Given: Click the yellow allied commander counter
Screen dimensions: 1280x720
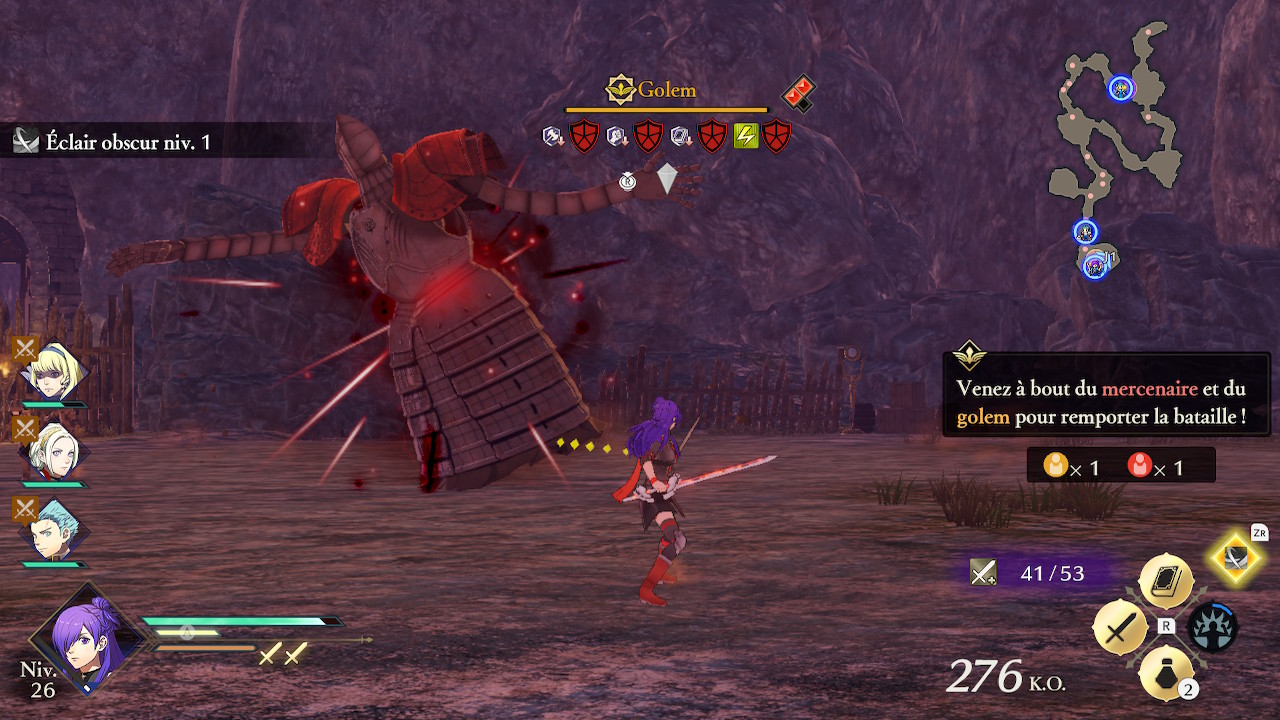Looking at the screenshot, I should tap(1070, 466).
